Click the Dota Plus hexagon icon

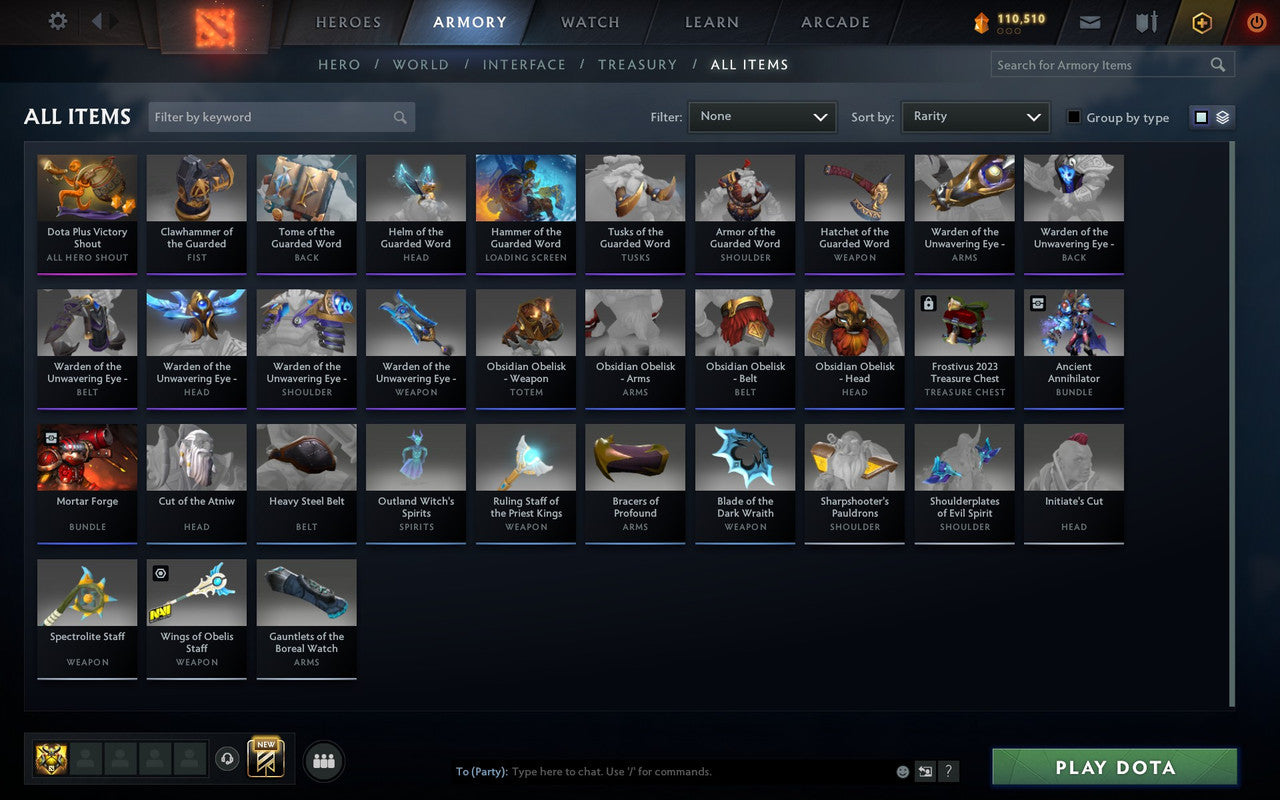coord(1201,22)
